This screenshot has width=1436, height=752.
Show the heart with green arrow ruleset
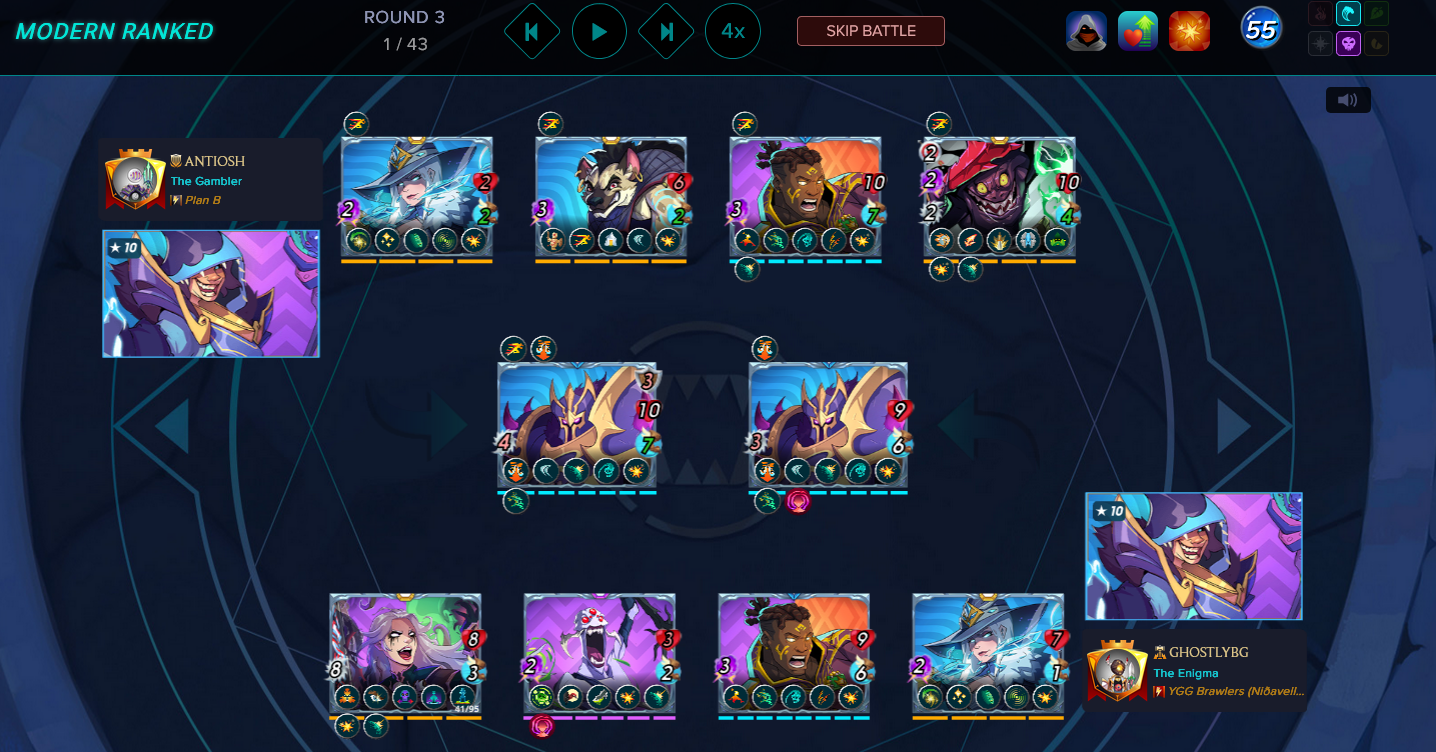(1138, 31)
